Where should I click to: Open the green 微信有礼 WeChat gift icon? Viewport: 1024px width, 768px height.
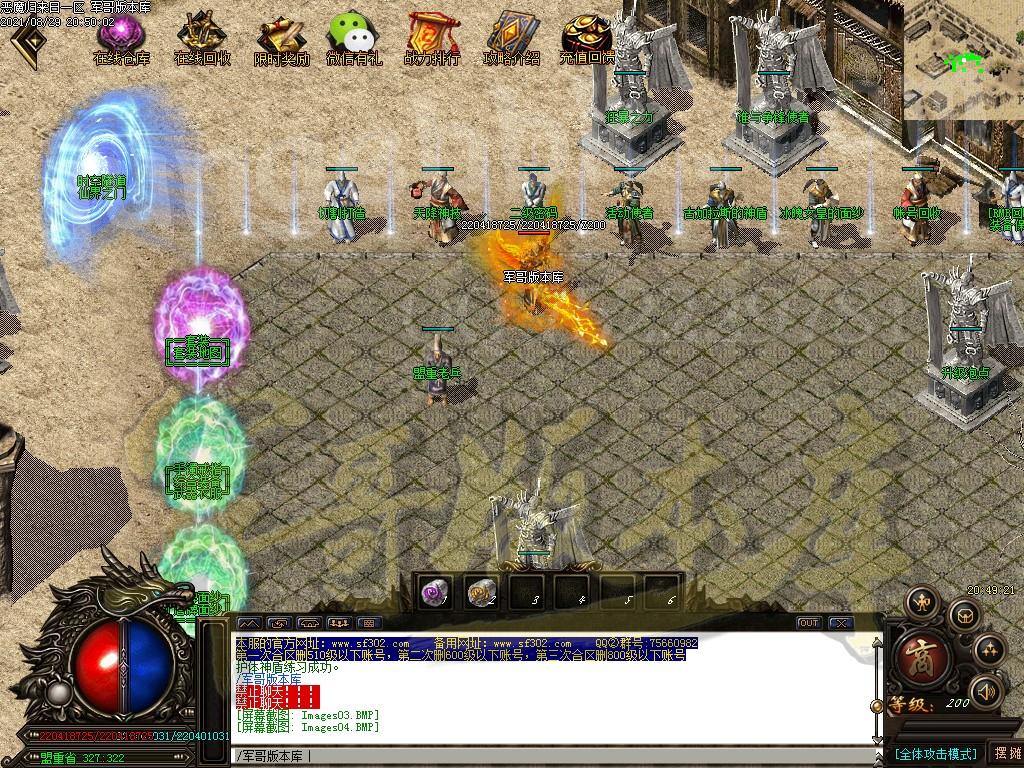(353, 40)
